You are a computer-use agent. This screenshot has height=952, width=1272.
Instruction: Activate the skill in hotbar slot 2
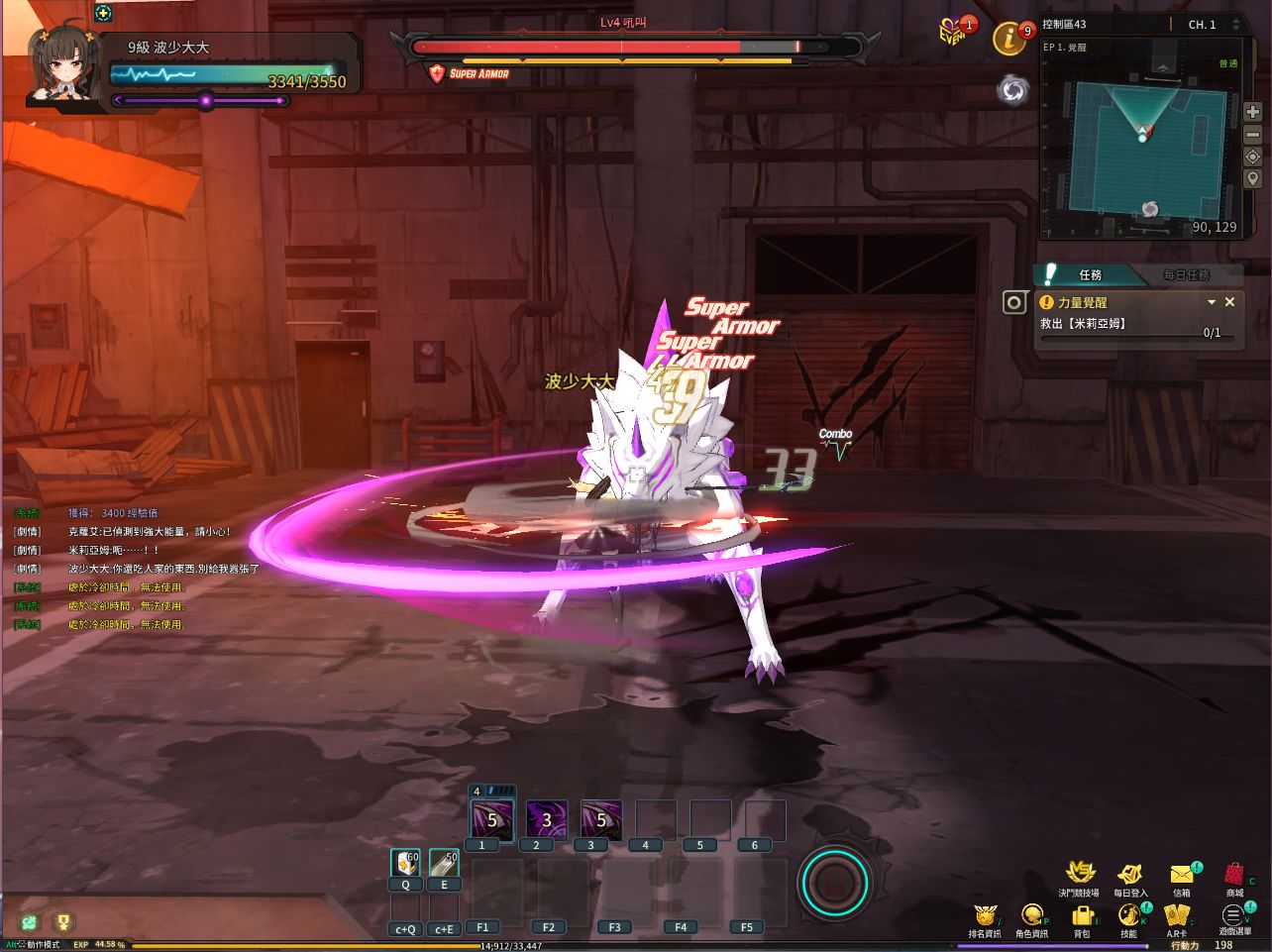tap(546, 821)
